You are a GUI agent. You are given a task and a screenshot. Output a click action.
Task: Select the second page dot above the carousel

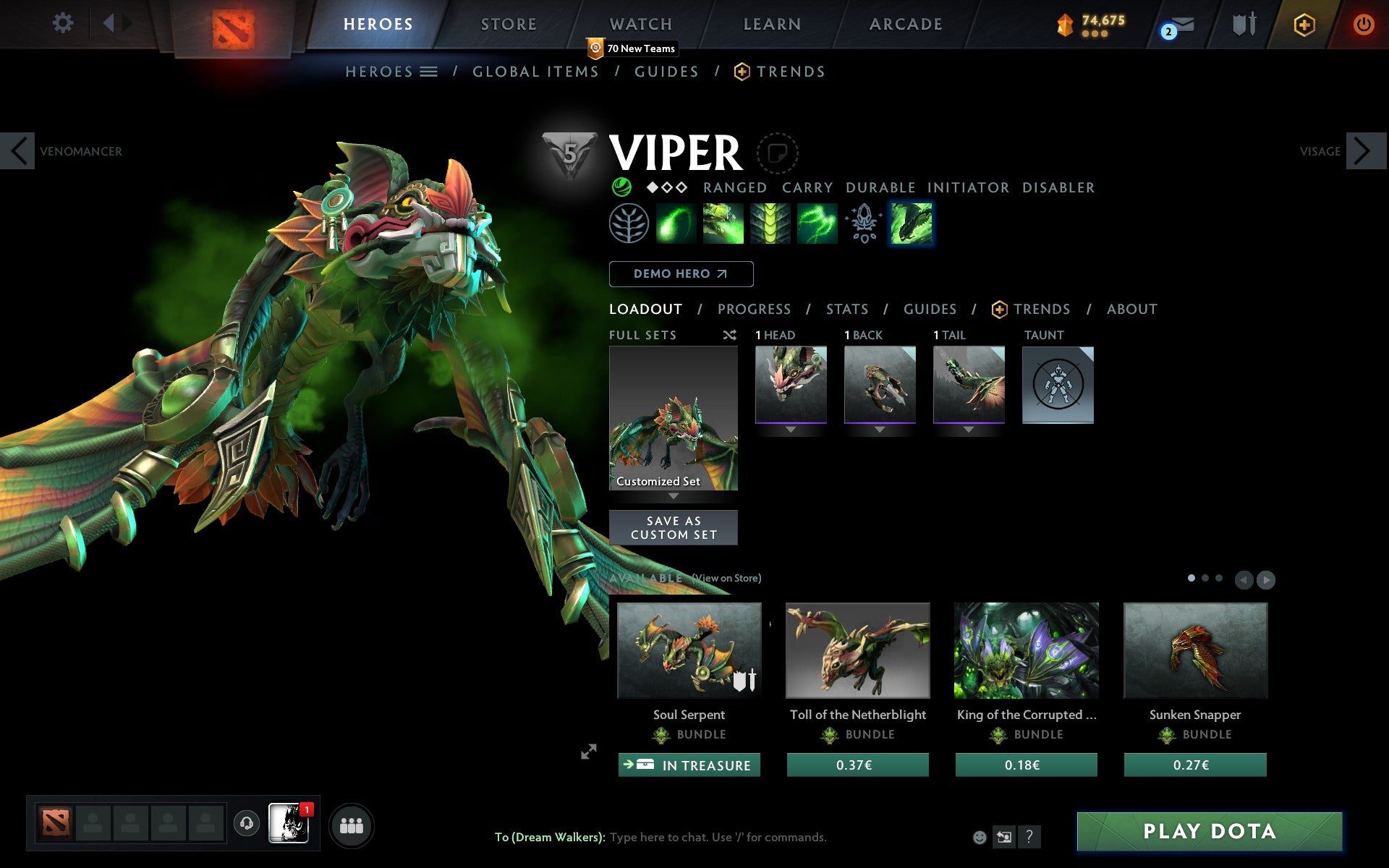1207,579
